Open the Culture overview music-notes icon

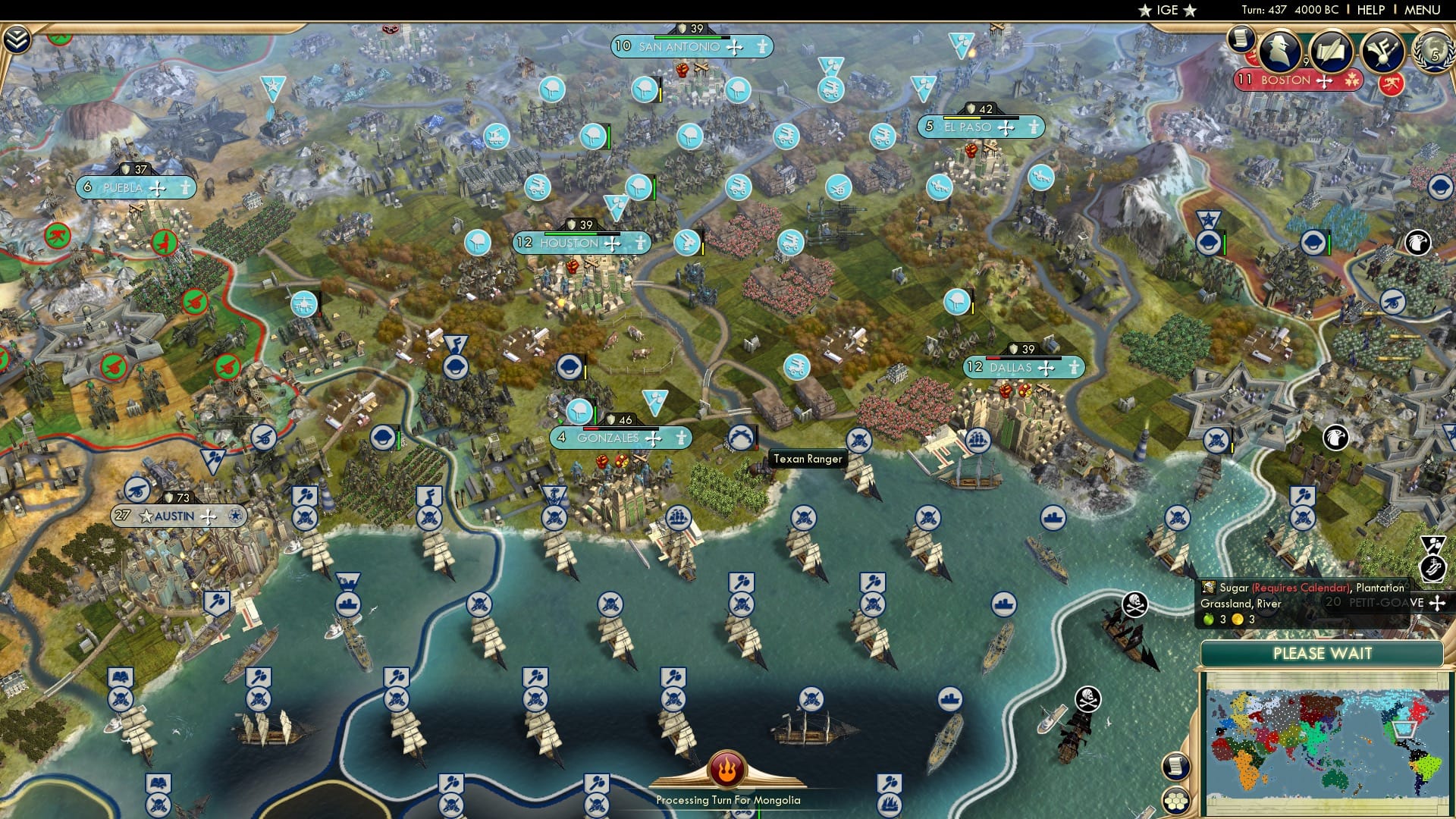1384,52
